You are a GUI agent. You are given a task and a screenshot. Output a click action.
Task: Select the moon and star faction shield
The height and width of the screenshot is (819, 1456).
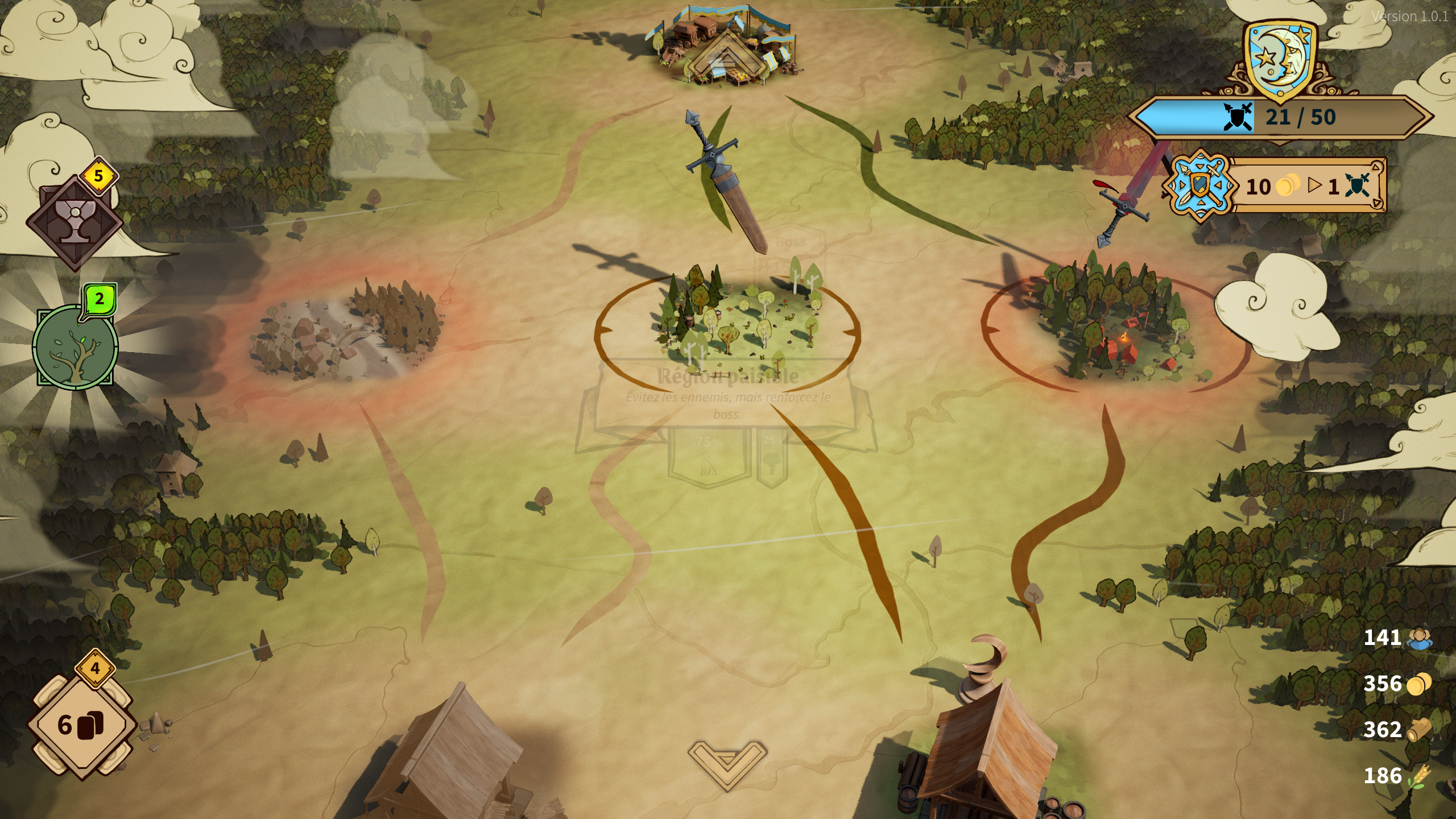click(1279, 60)
